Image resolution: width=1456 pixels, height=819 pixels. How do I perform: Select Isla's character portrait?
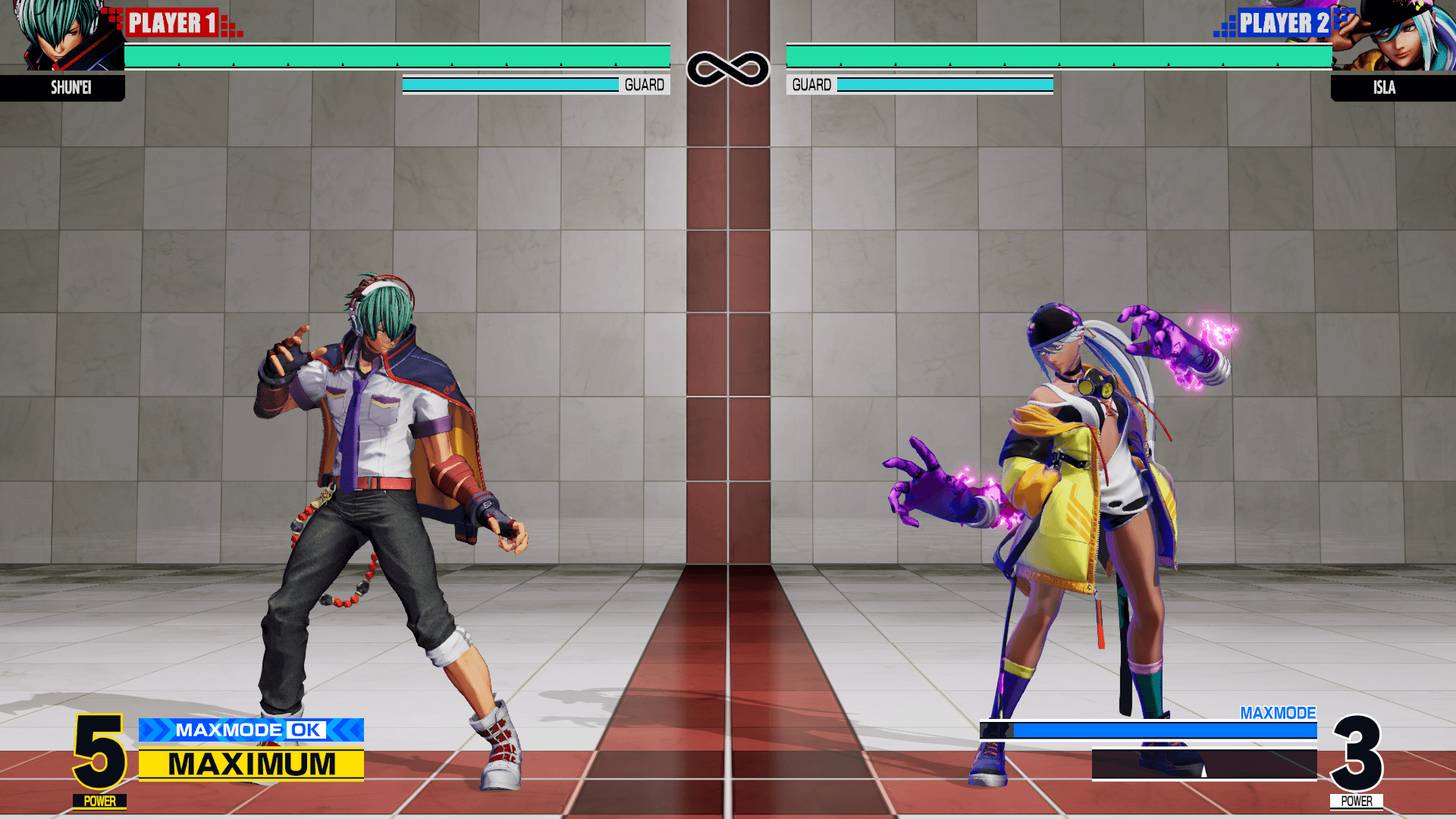point(1394,36)
